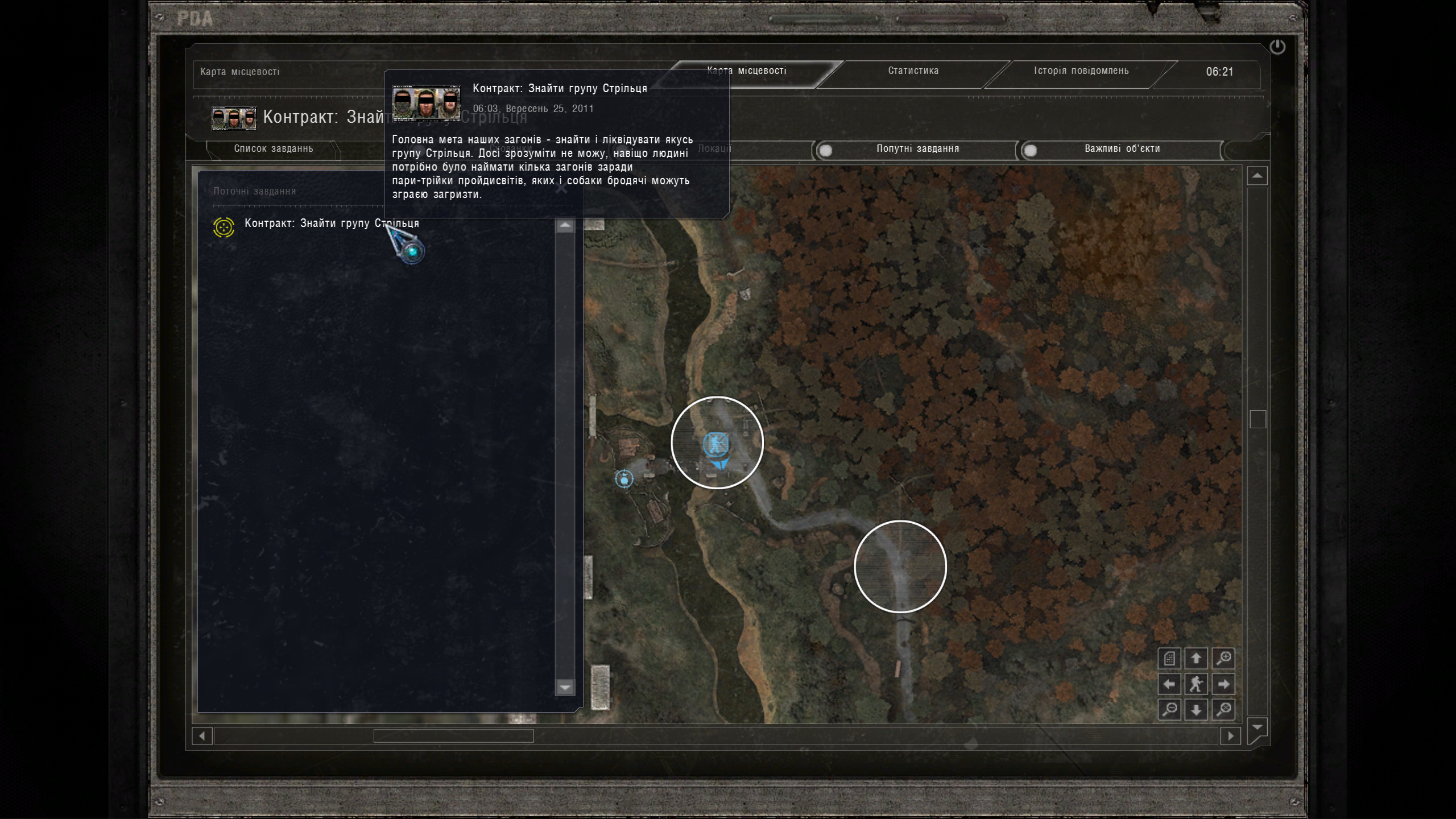Screen dimensions: 1456x819
Task: Switch to the Статистика tab
Action: tap(913, 71)
